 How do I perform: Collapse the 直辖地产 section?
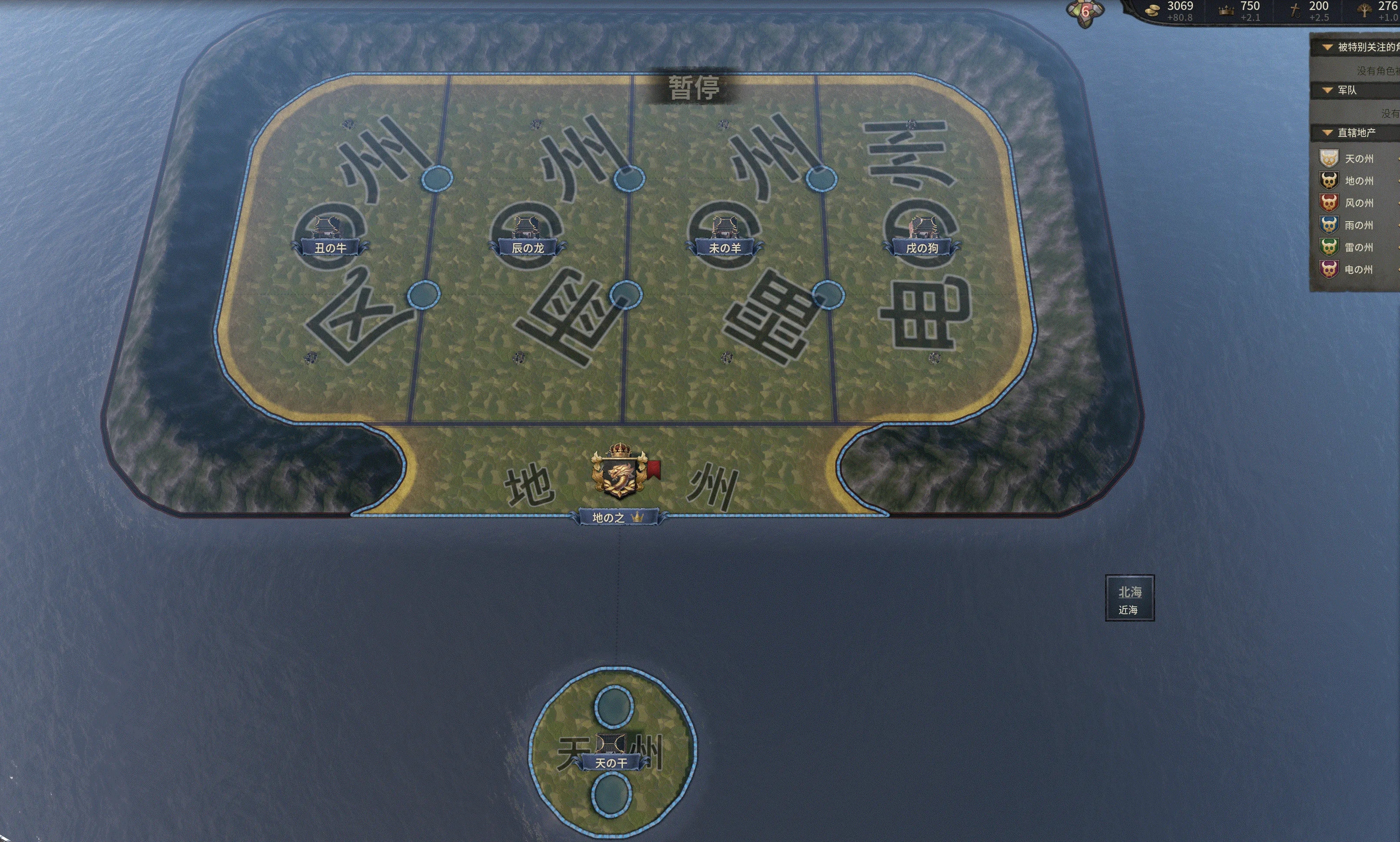[1328, 133]
